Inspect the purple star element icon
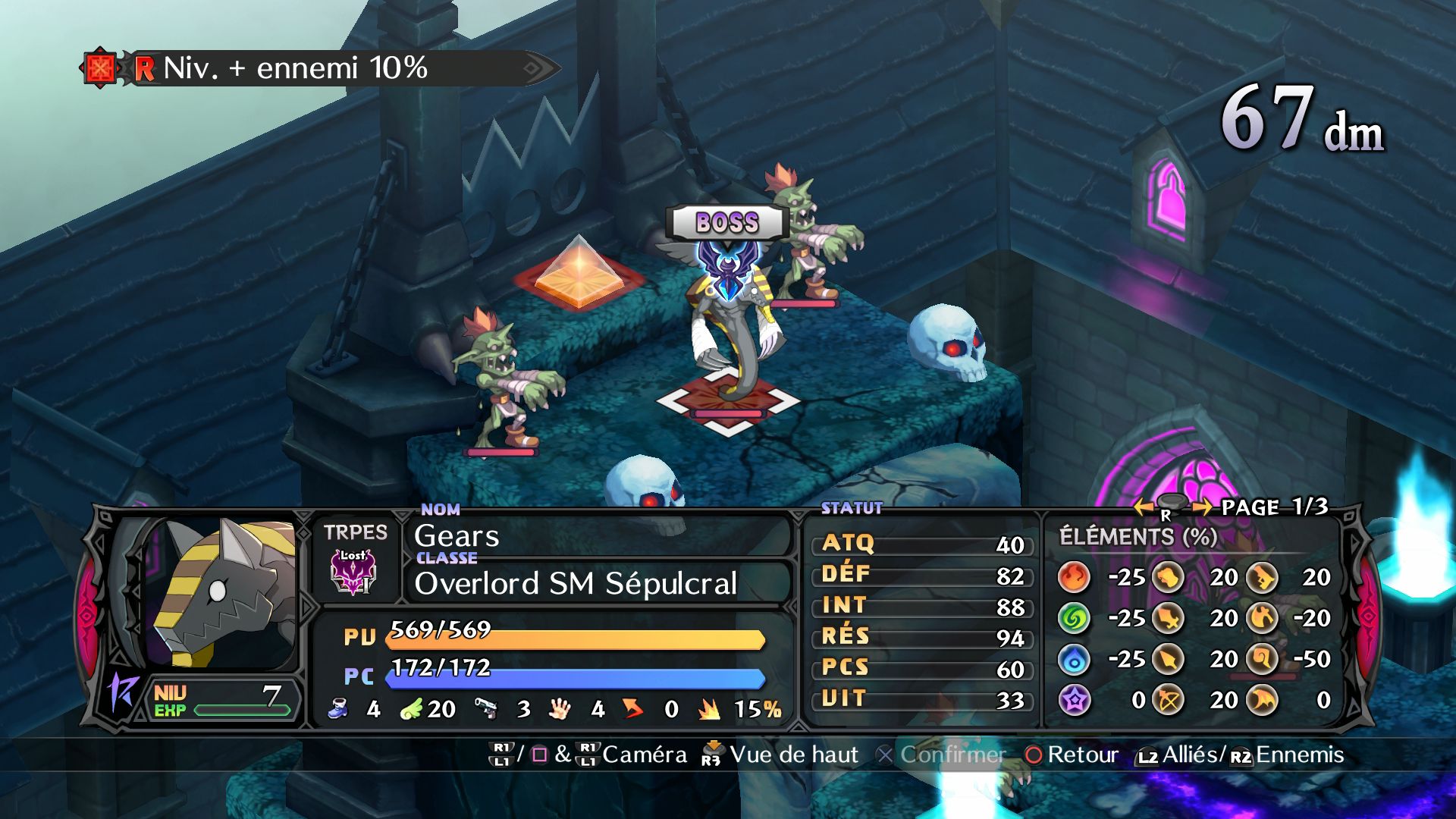 pos(1074,700)
